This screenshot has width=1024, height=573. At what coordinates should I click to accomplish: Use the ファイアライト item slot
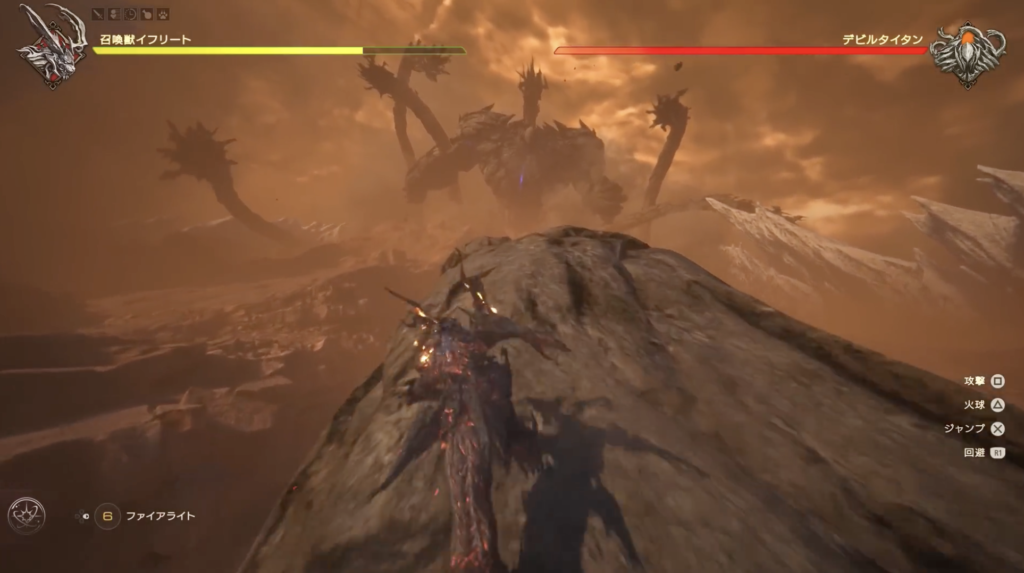(108, 517)
